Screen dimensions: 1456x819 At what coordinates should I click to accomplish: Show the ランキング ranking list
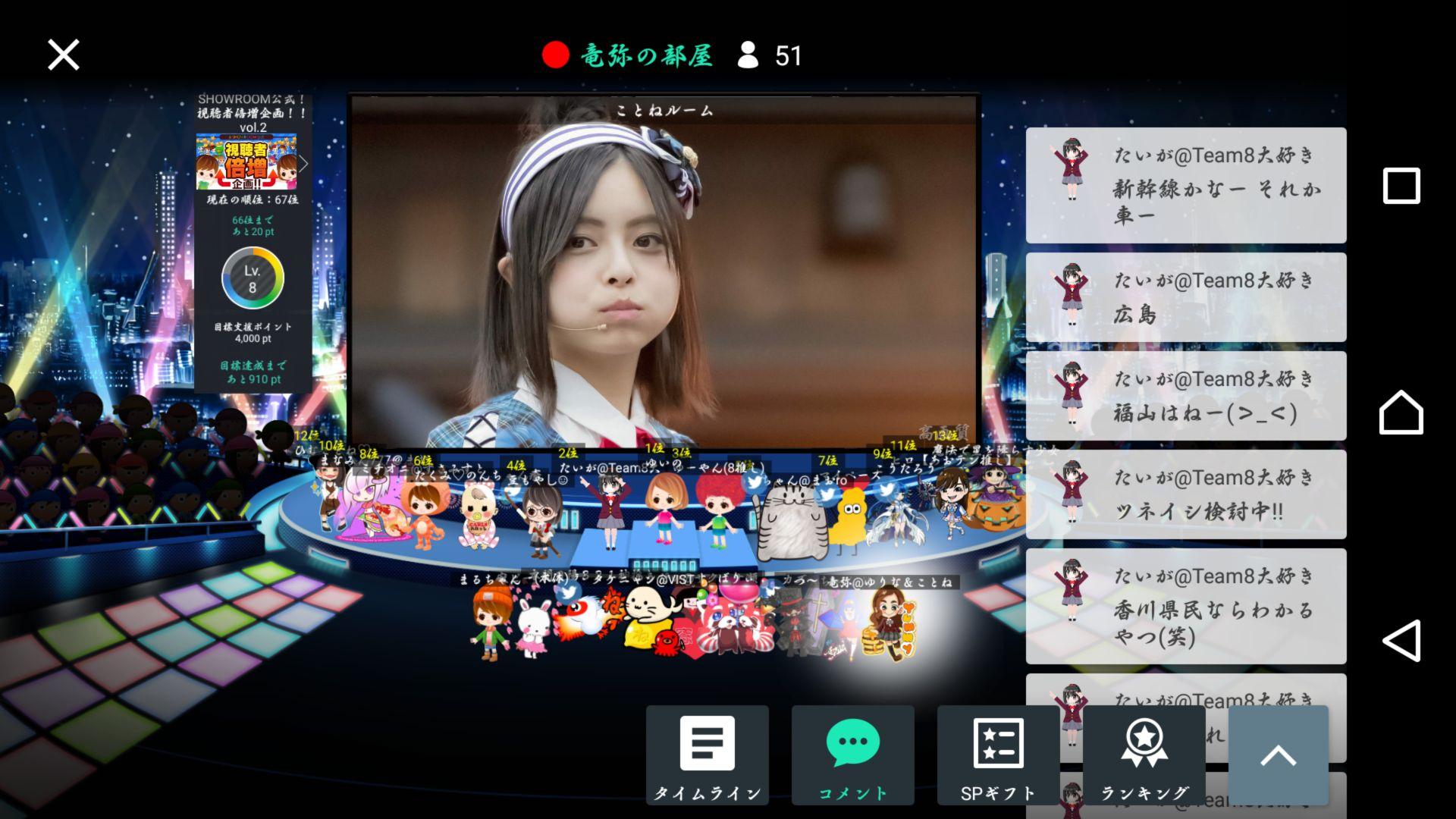[x=1144, y=755]
